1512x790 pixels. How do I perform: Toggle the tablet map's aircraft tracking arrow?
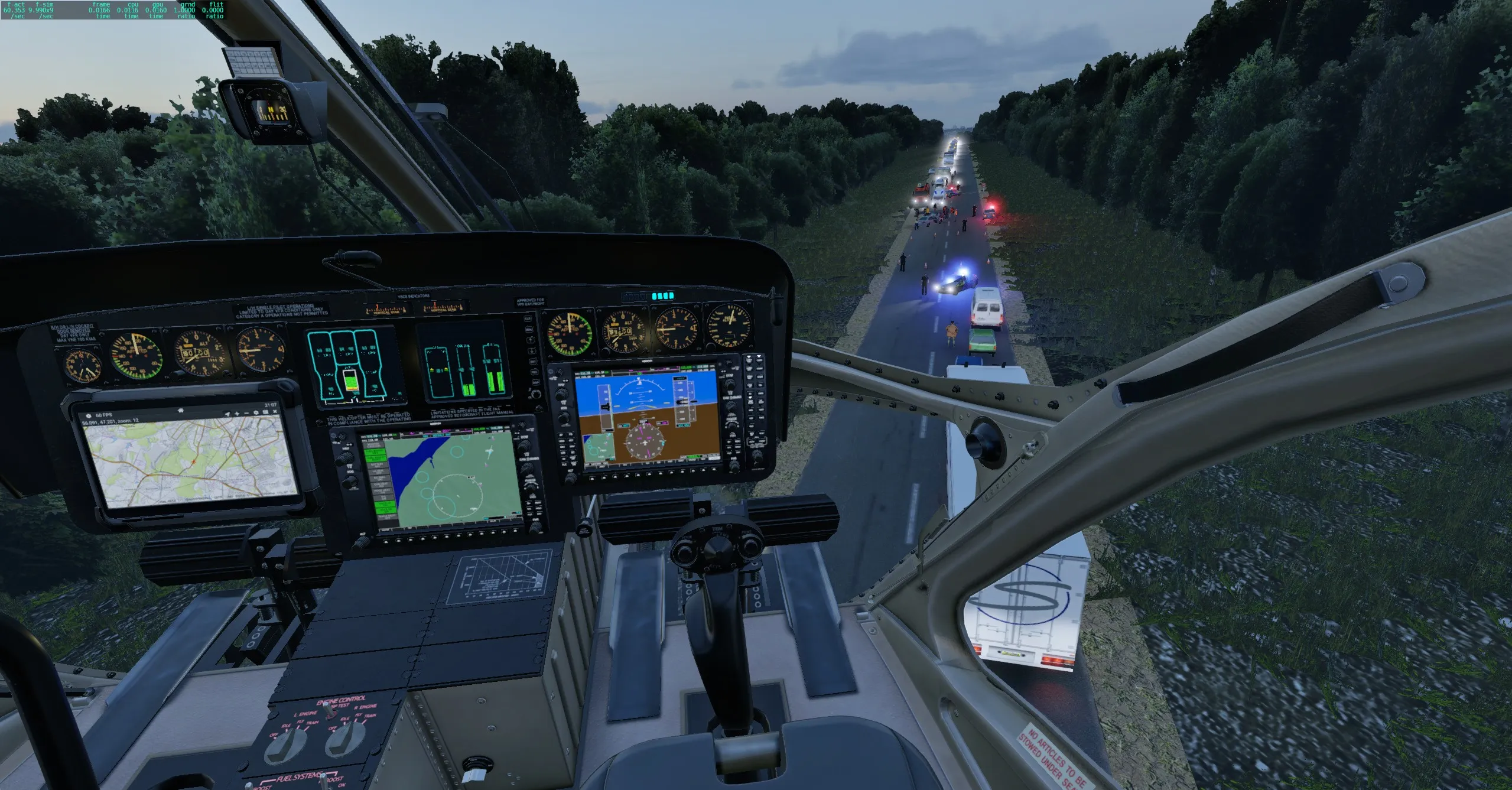tap(227, 414)
